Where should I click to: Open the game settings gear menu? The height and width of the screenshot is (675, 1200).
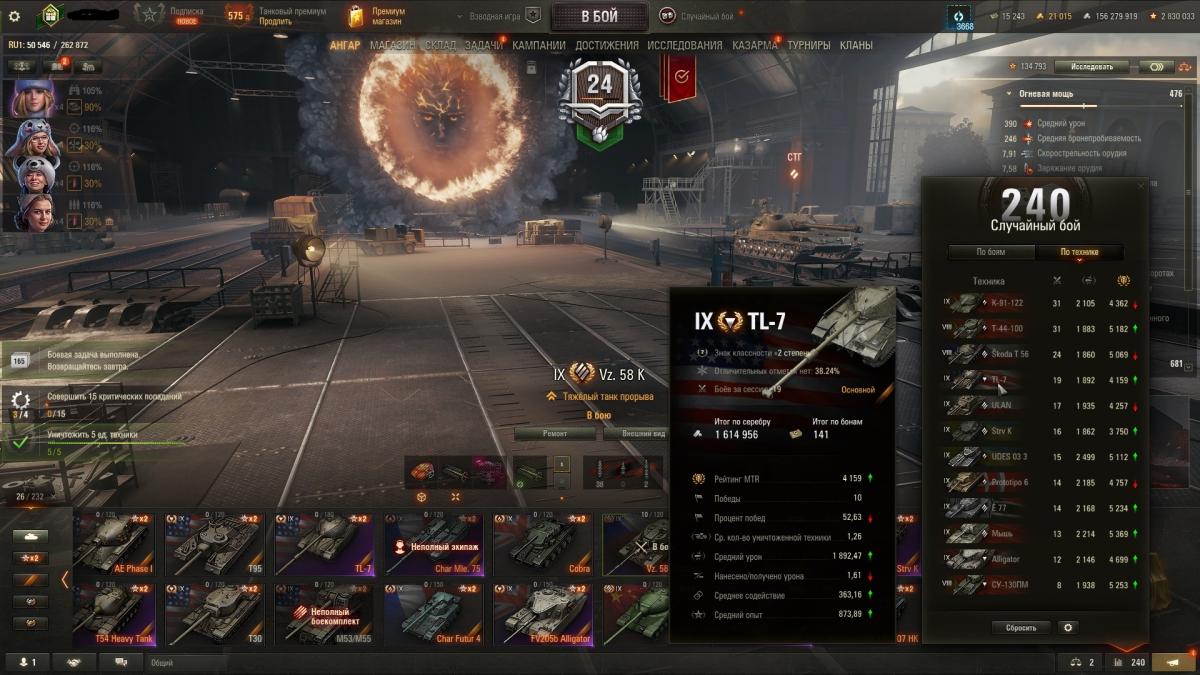(14, 16)
